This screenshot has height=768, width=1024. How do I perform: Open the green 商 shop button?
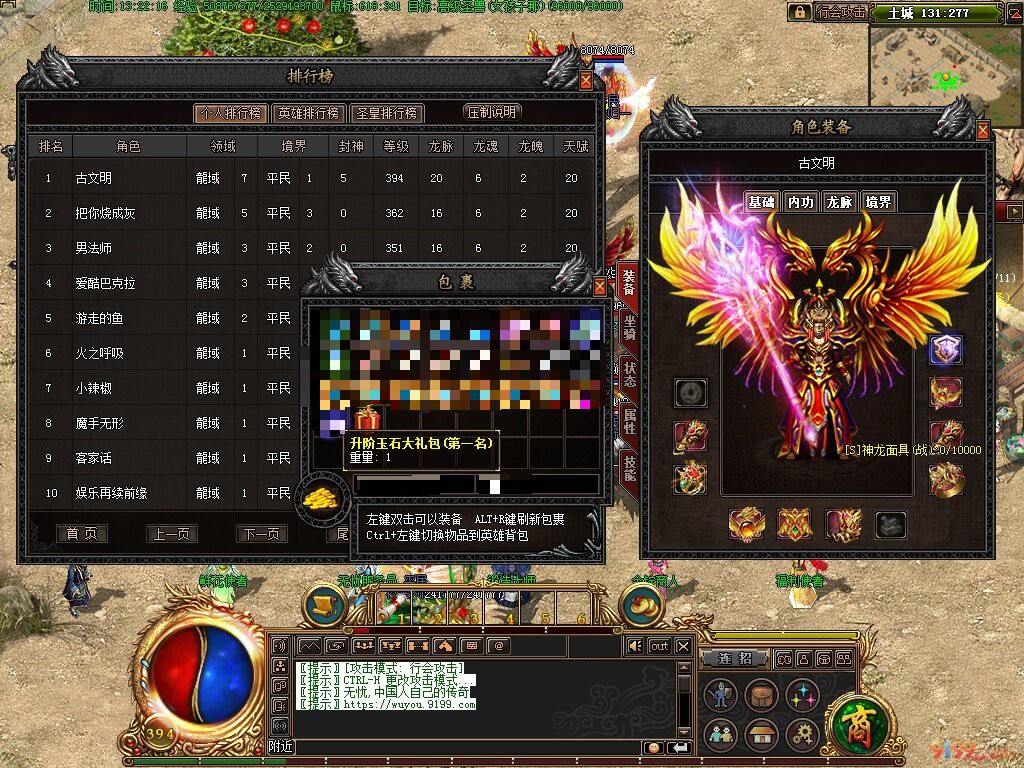[853, 724]
